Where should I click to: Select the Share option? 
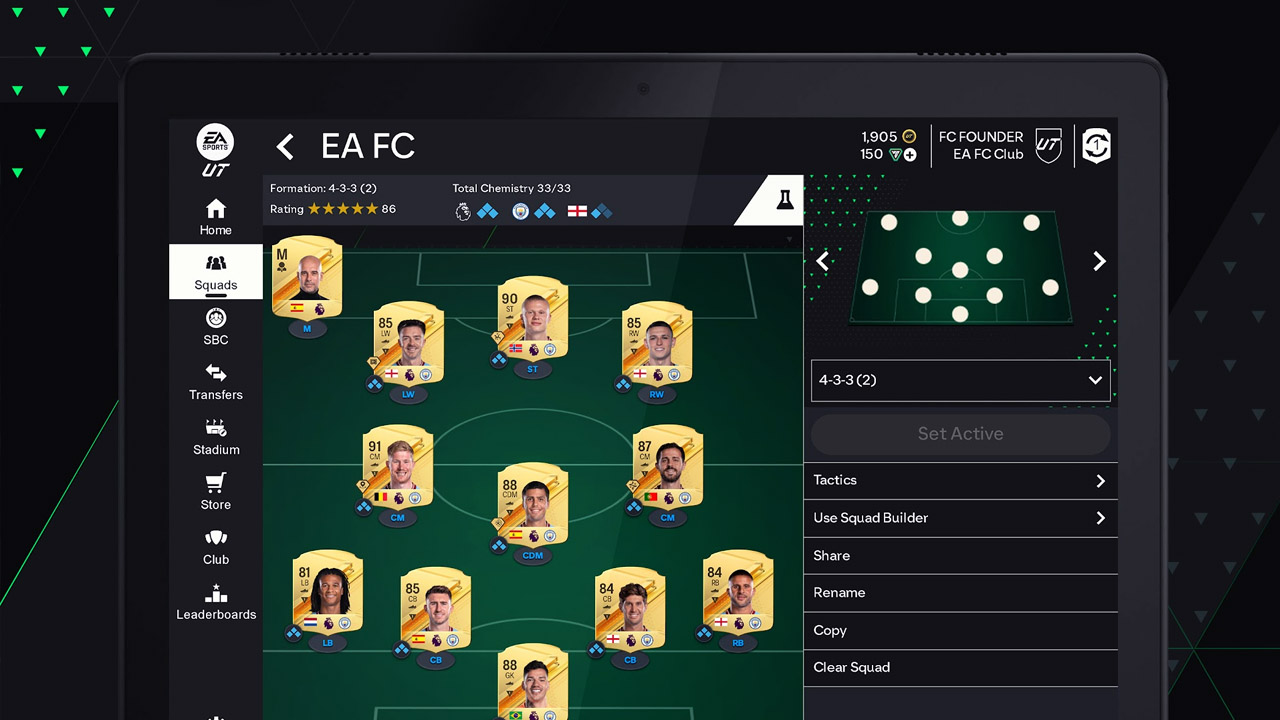tap(960, 556)
